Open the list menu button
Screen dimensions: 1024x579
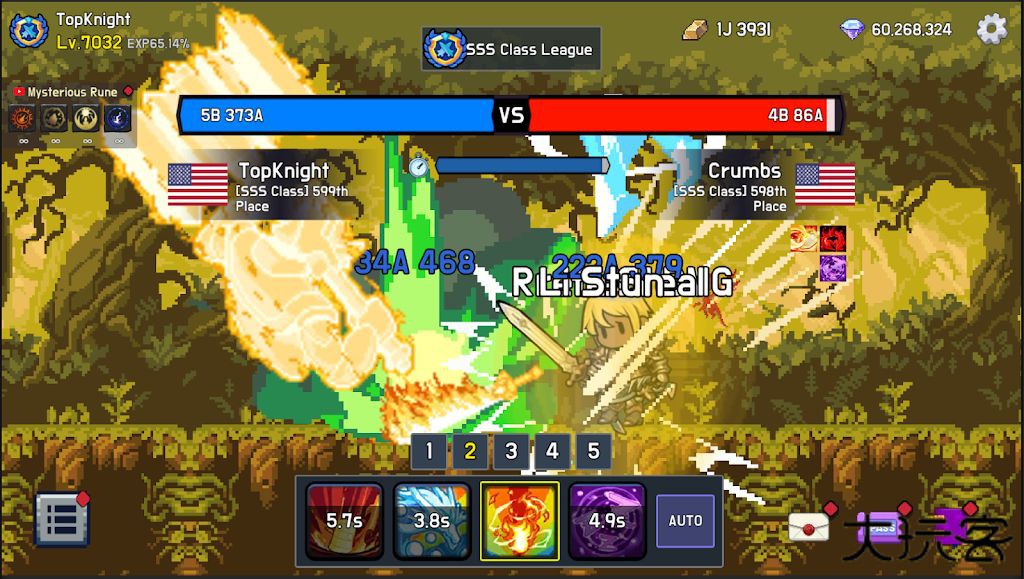(62, 520)
